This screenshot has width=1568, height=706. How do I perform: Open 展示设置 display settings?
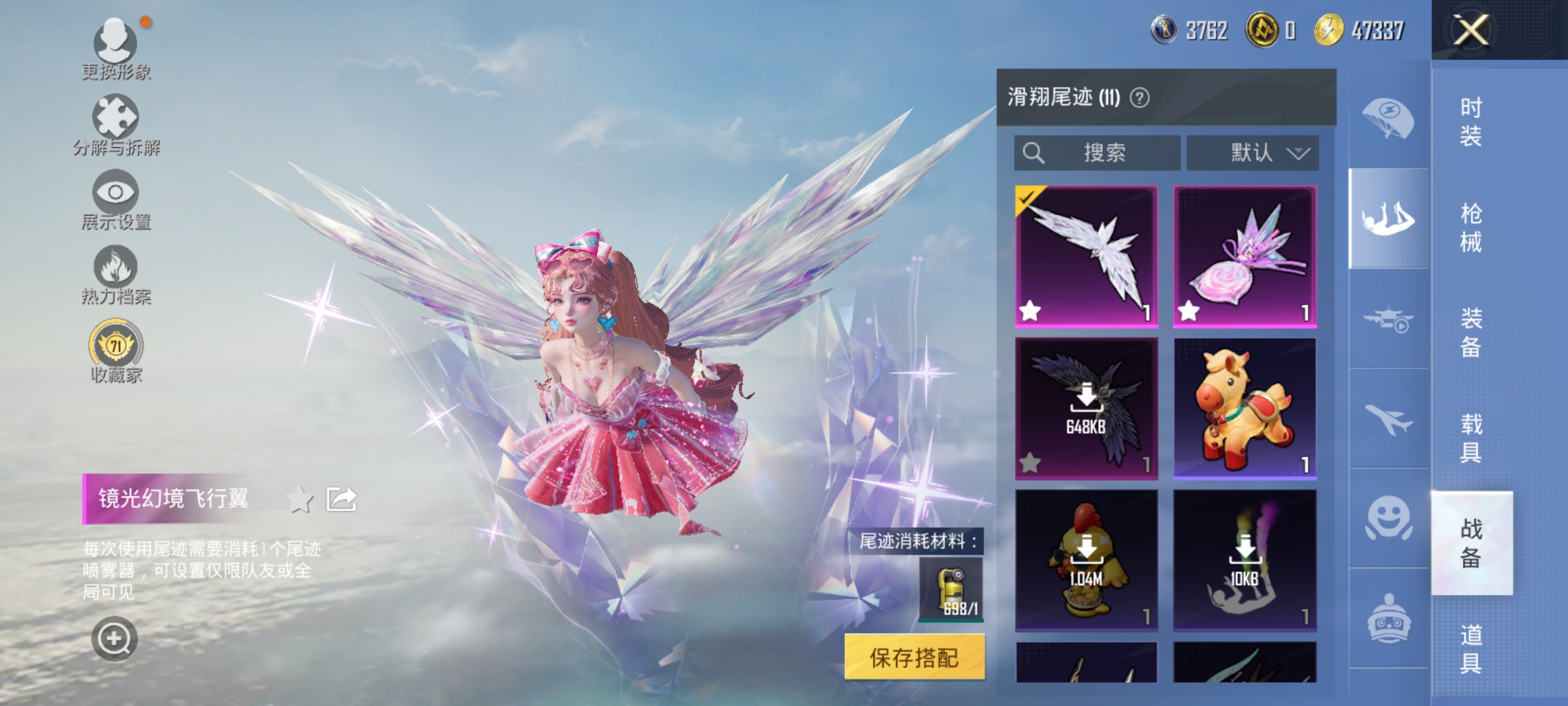(x=116, y=196)
